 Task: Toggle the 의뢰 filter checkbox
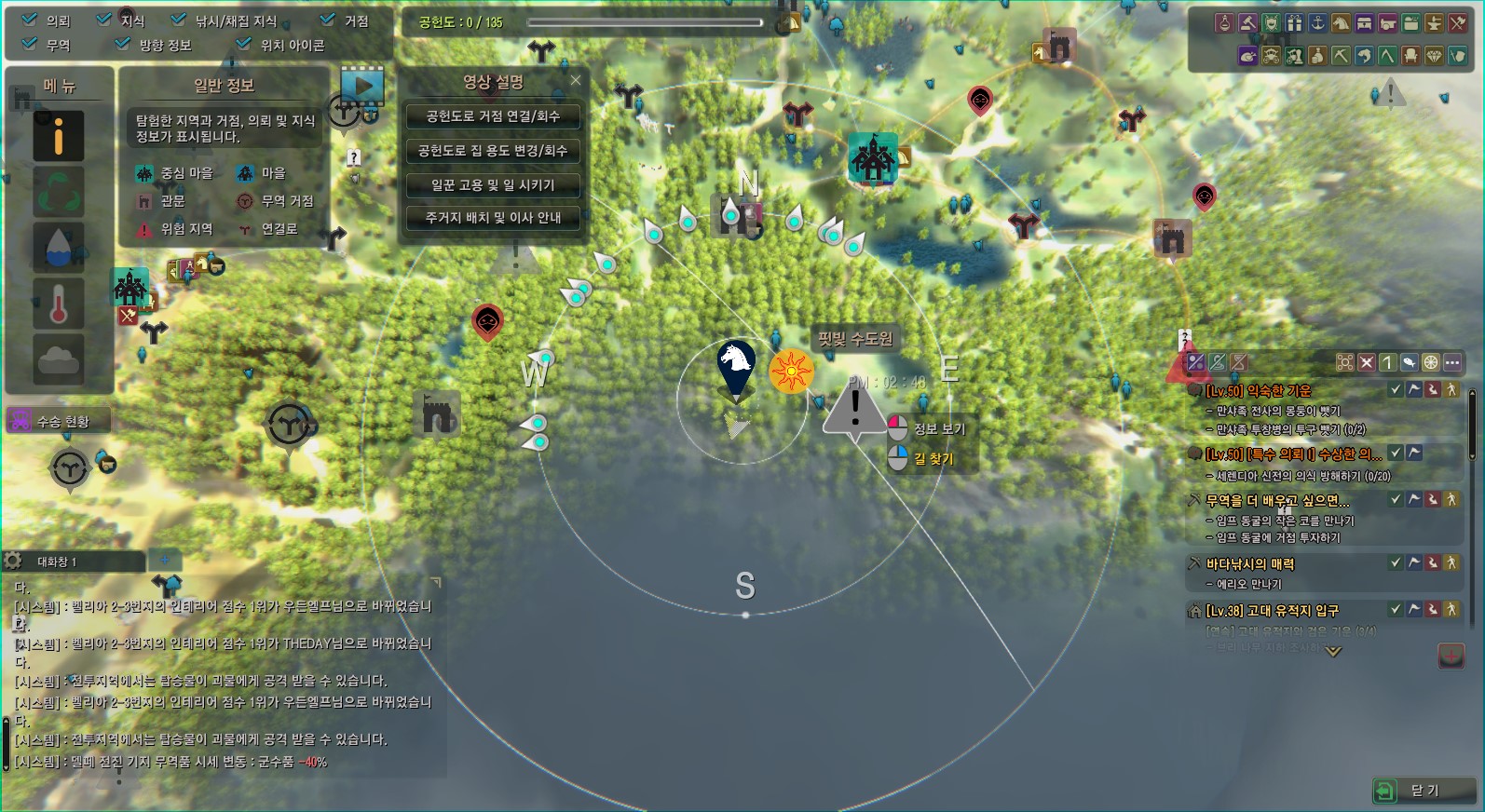click(30, 20)
